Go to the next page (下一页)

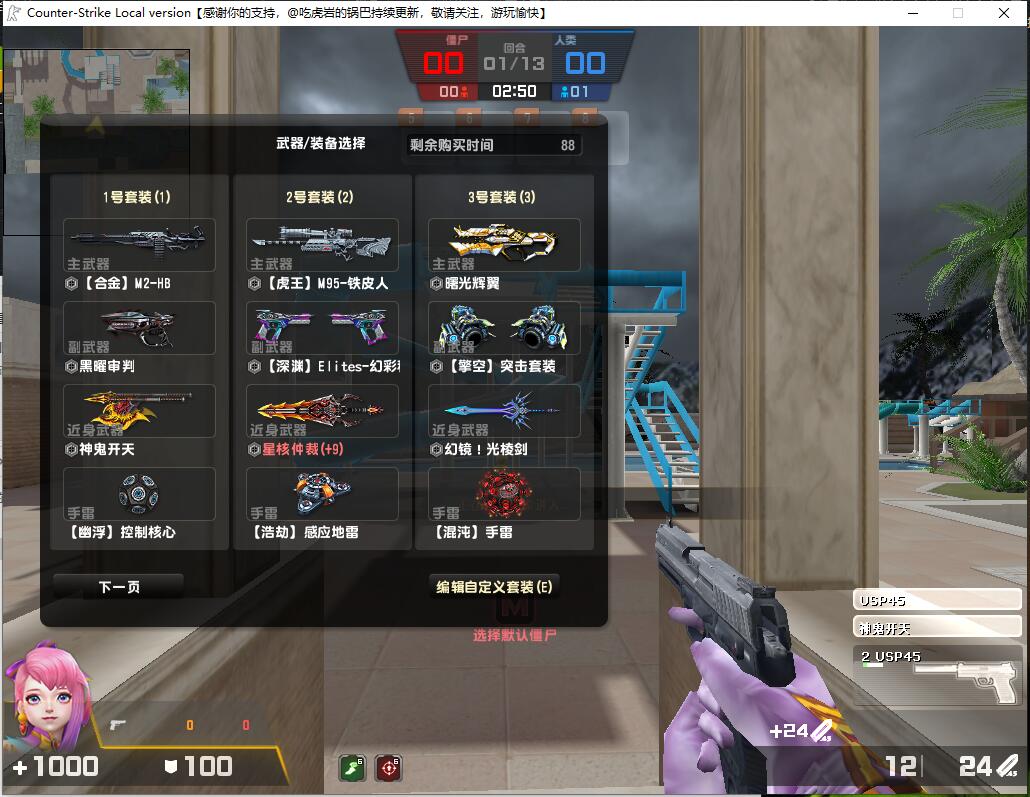119,587
